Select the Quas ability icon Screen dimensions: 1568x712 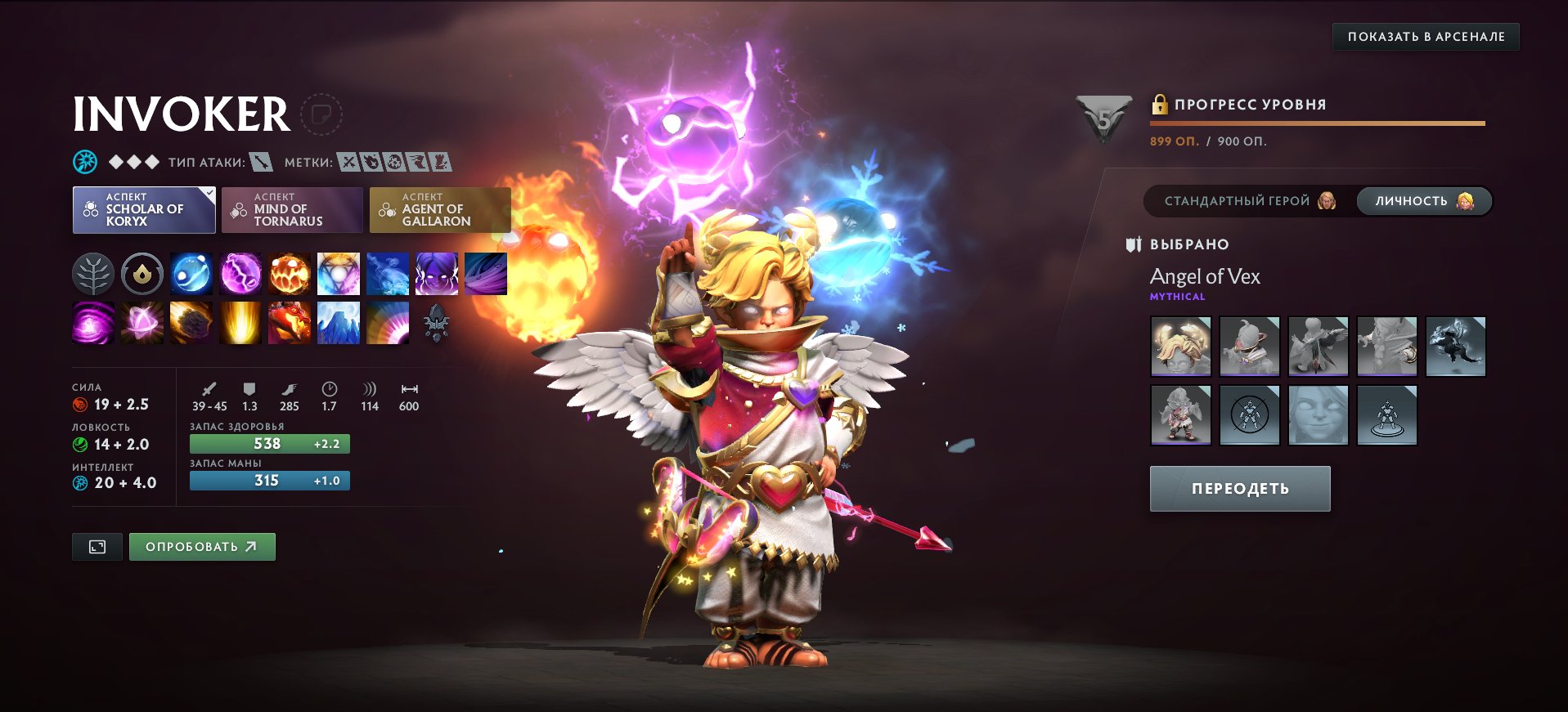tap(191, 274)
